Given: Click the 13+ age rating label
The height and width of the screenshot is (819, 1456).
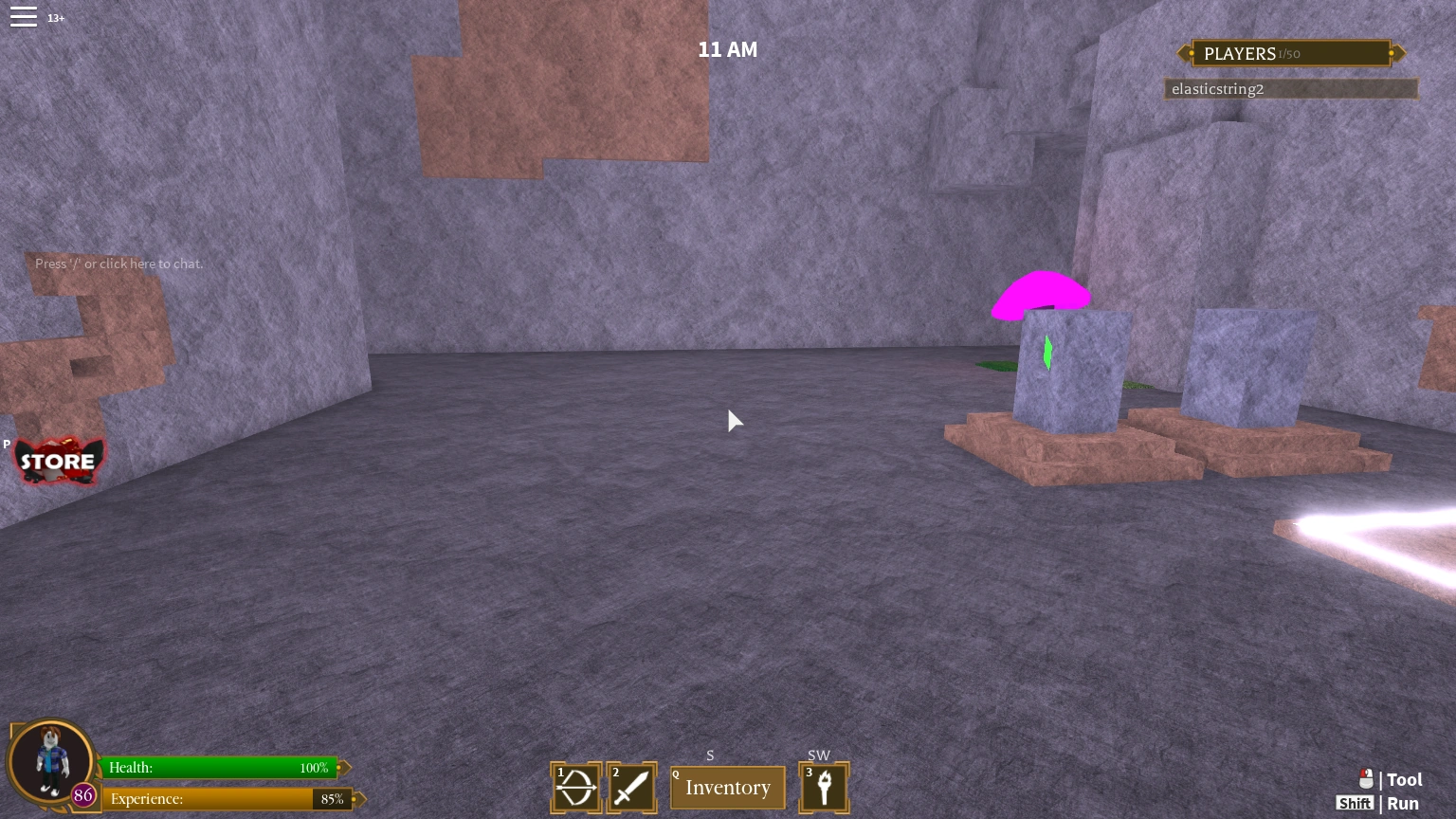Looking at the screenshot, I should [x=56, y=17].
